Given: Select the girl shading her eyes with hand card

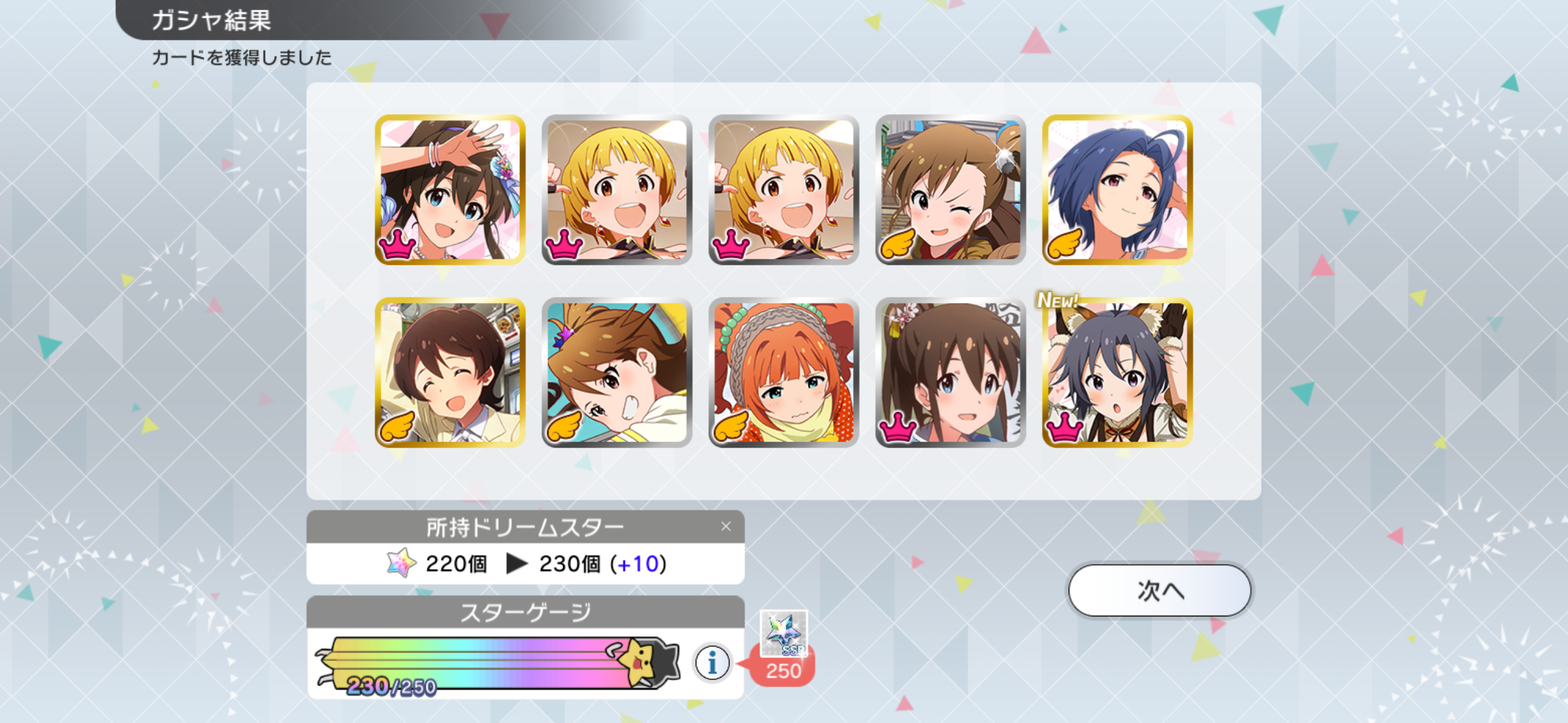Looking at the screenshot, I should click(450, 189).
